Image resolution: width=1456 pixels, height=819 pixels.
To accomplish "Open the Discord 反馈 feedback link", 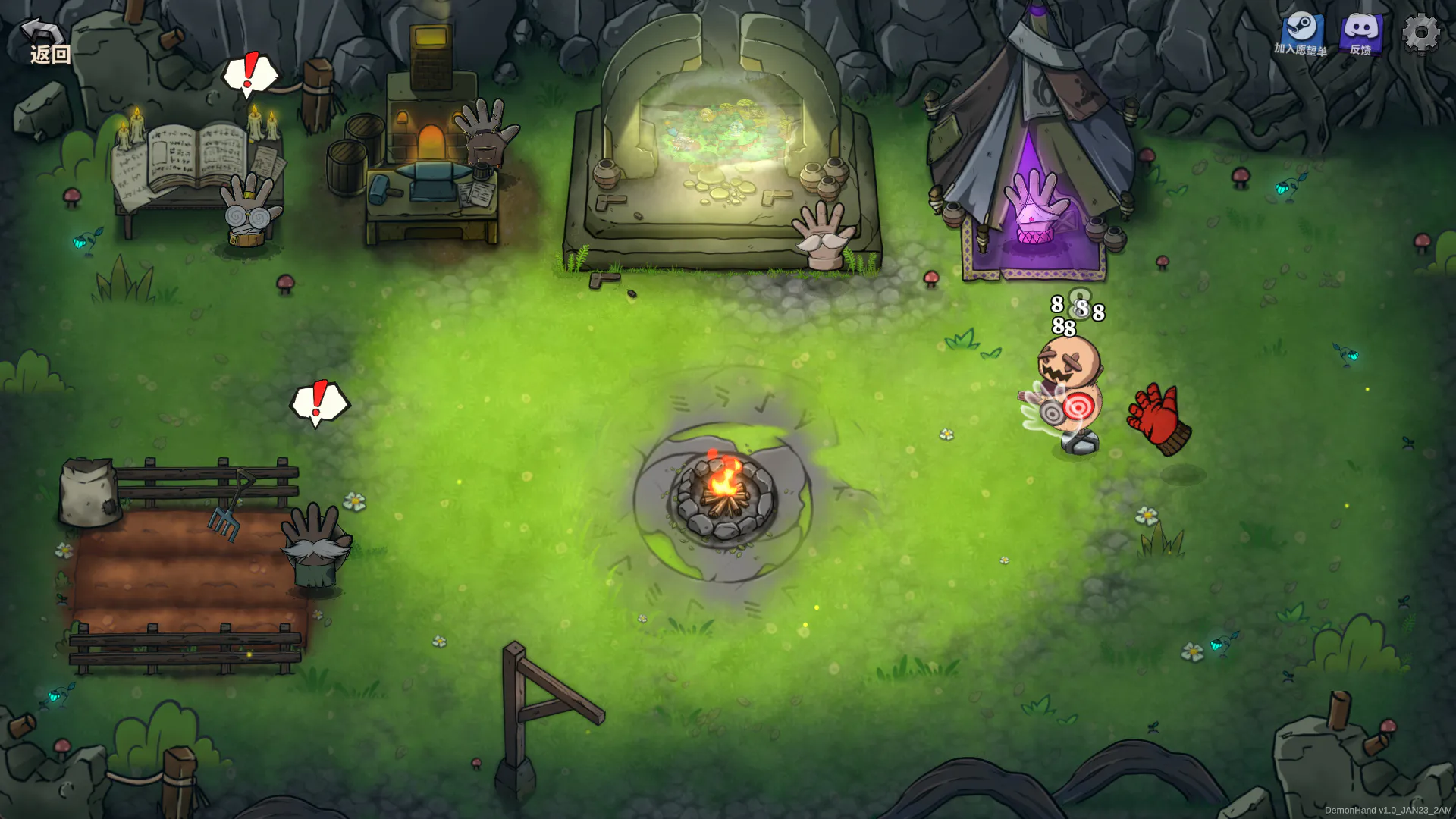I will pyautogui.click(x=1361, y=34).
